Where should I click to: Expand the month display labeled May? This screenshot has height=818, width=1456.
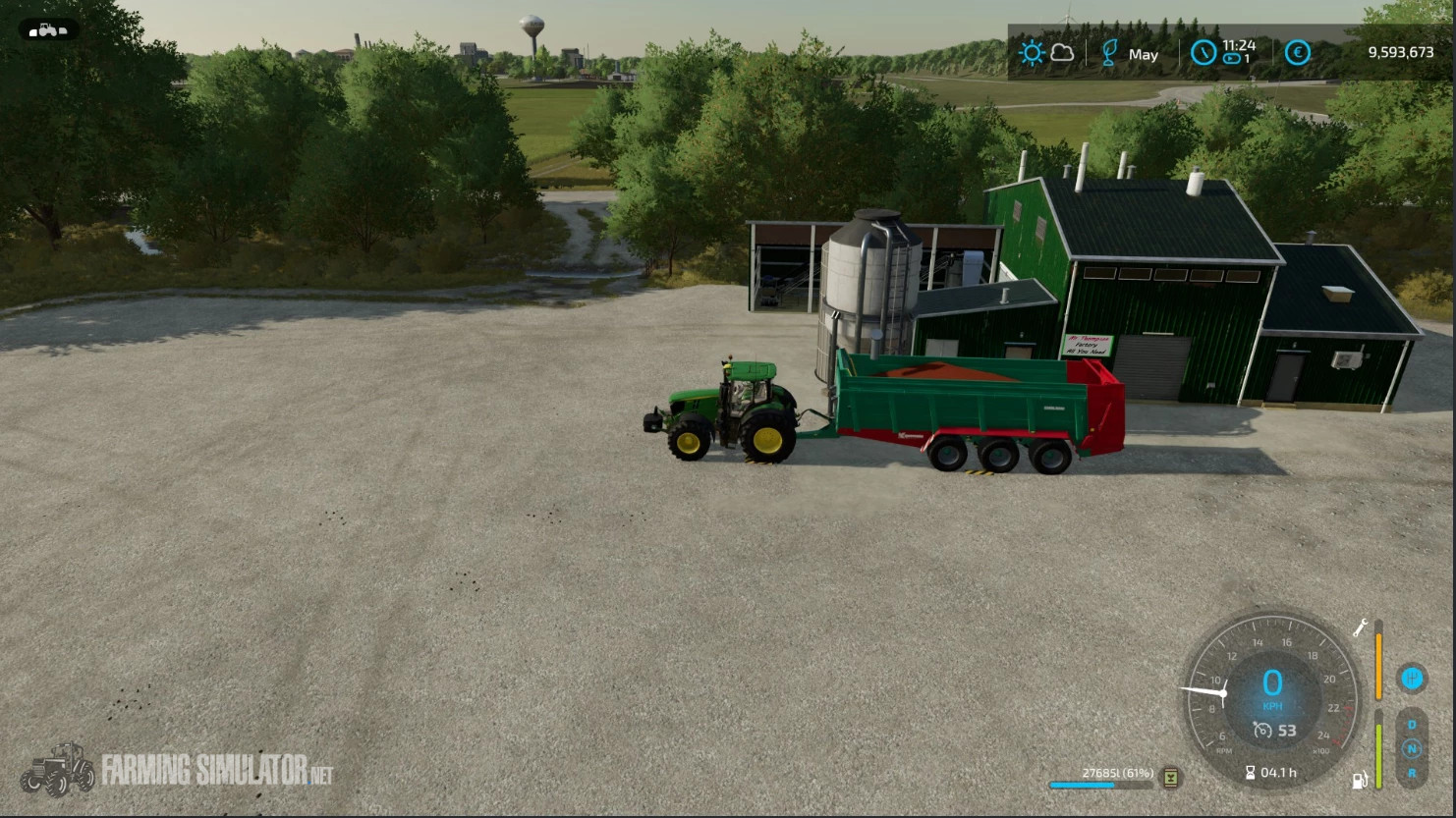1144,54
